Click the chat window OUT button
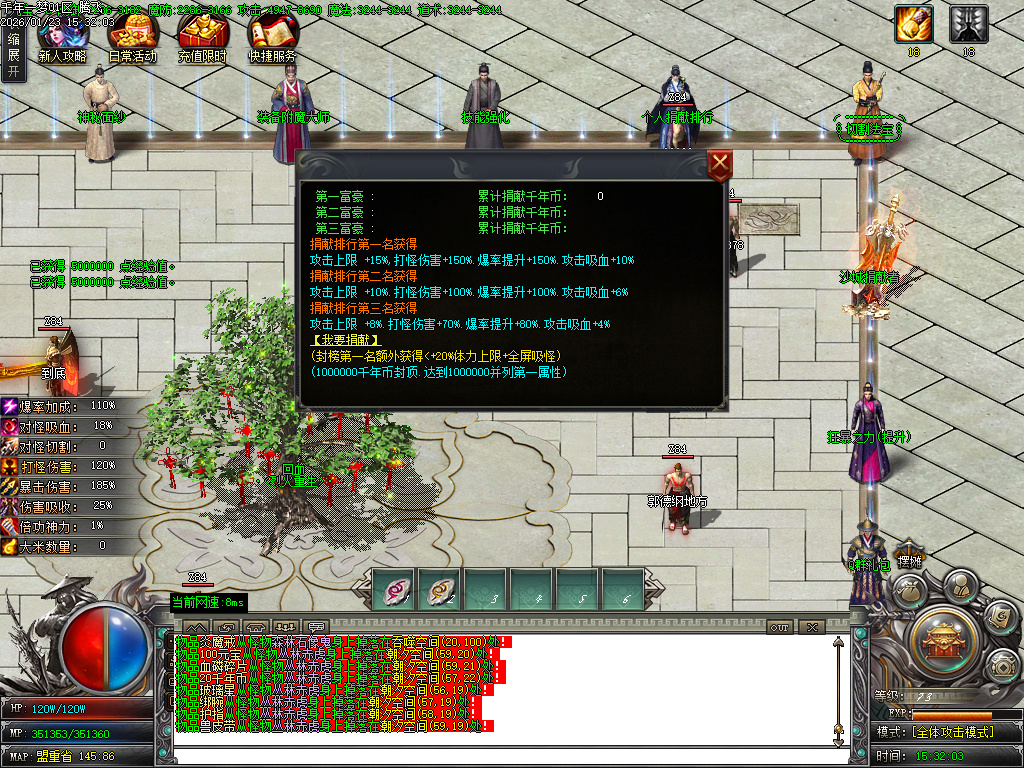This screenshot has height=768, width=1024. [780, 627]
